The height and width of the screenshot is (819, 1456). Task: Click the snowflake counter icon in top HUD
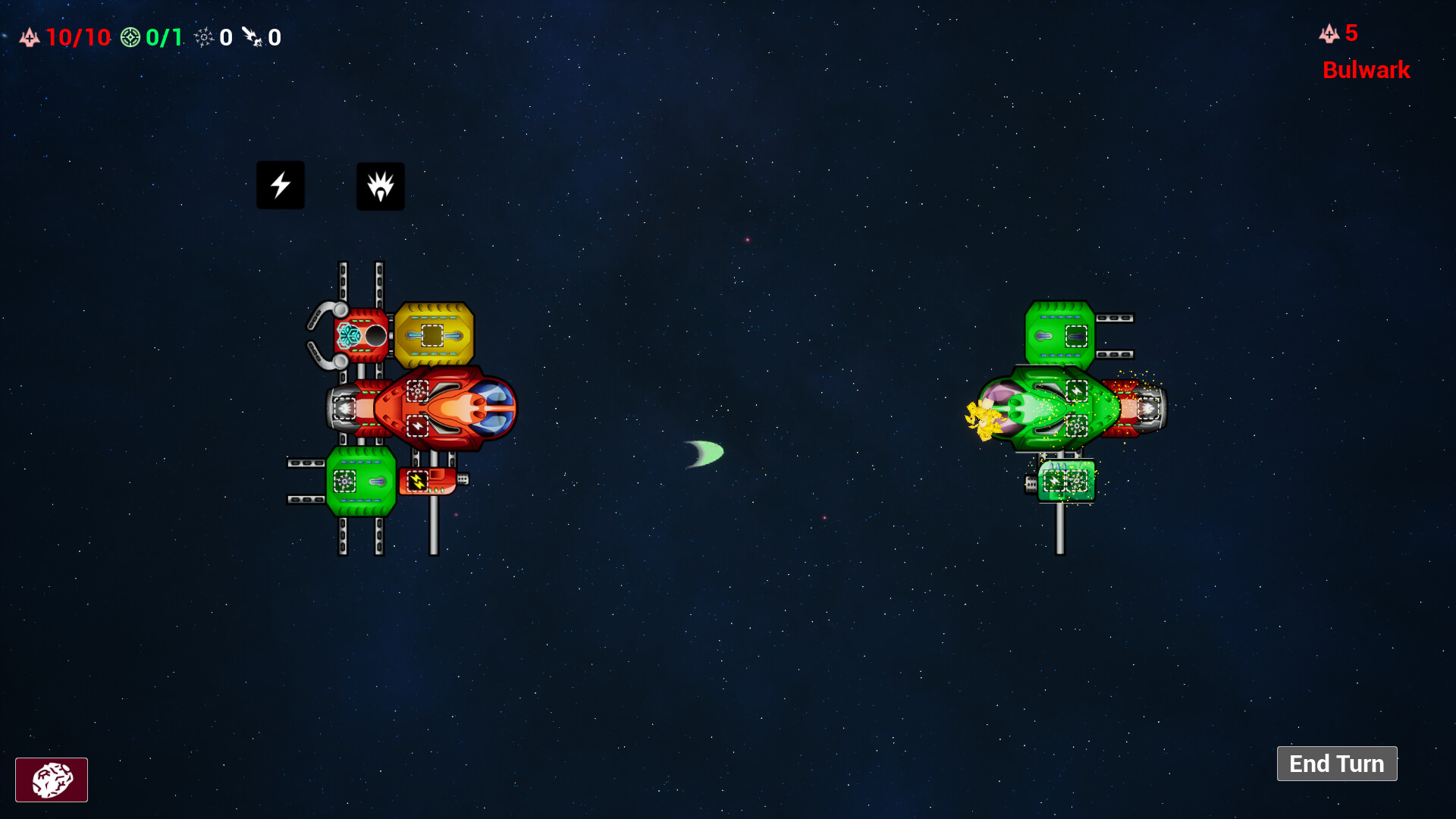point(203,37)
